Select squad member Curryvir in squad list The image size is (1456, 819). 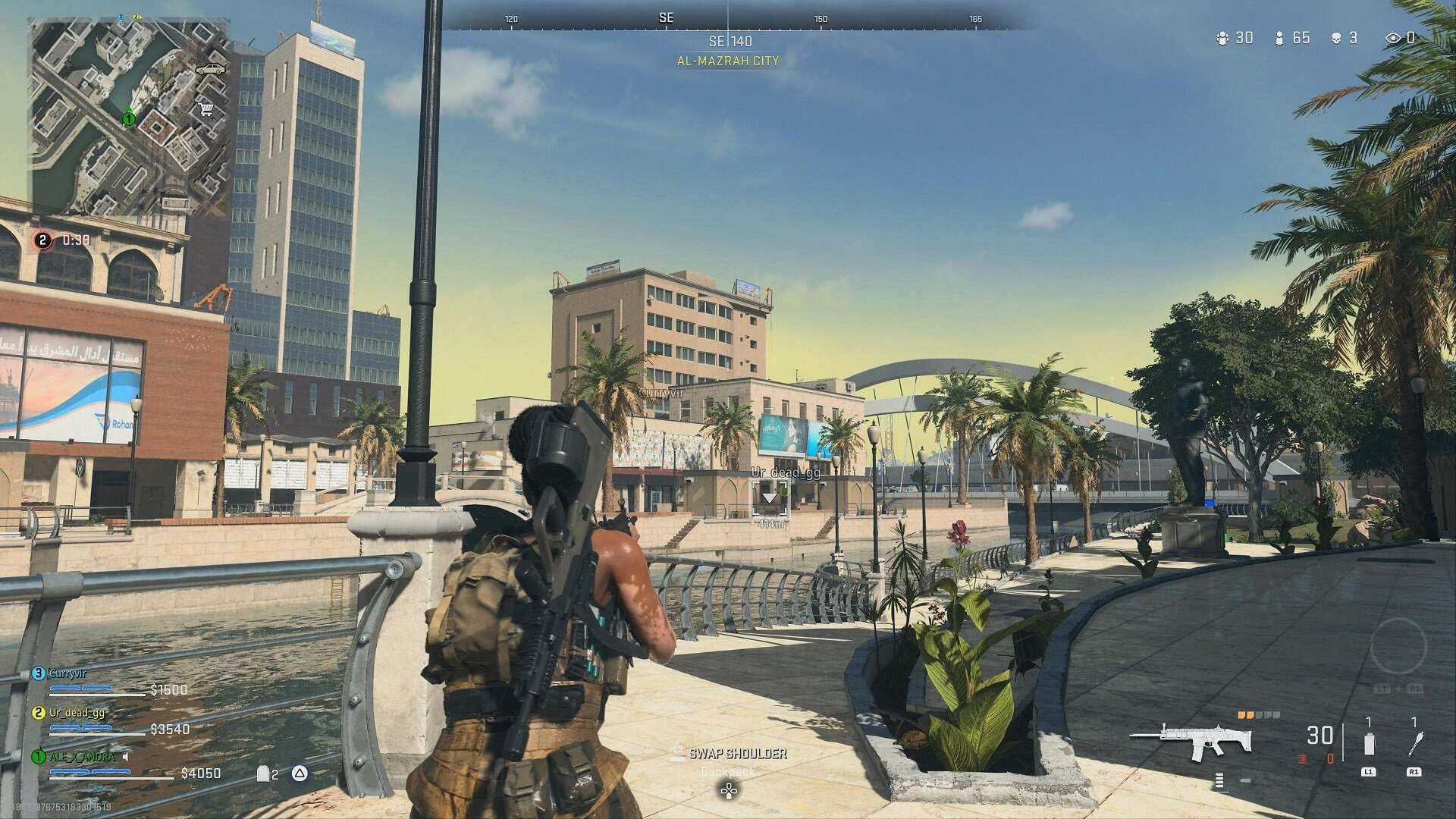(67, 673)
